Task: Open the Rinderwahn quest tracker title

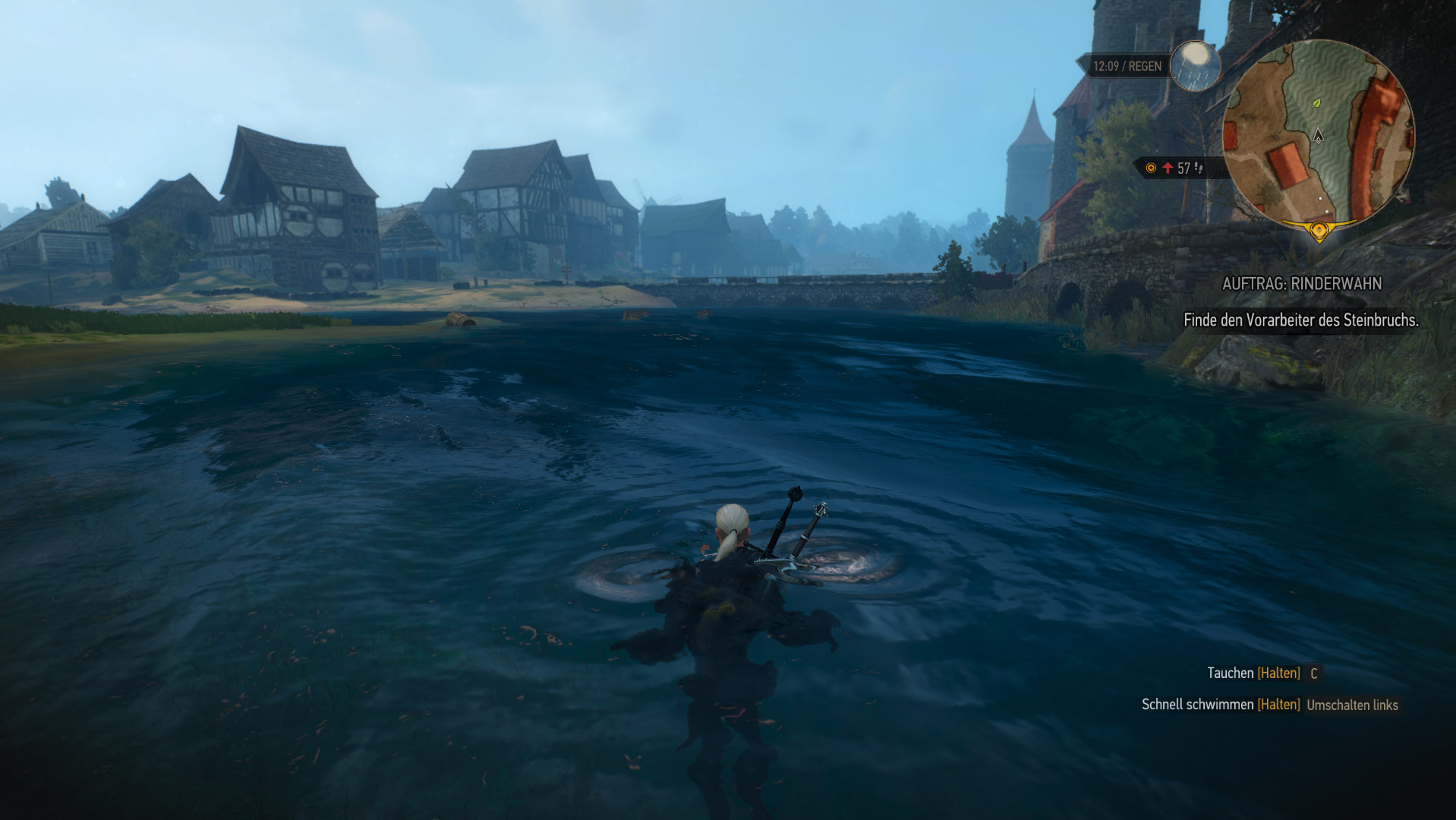Action: pos(1301,284)
